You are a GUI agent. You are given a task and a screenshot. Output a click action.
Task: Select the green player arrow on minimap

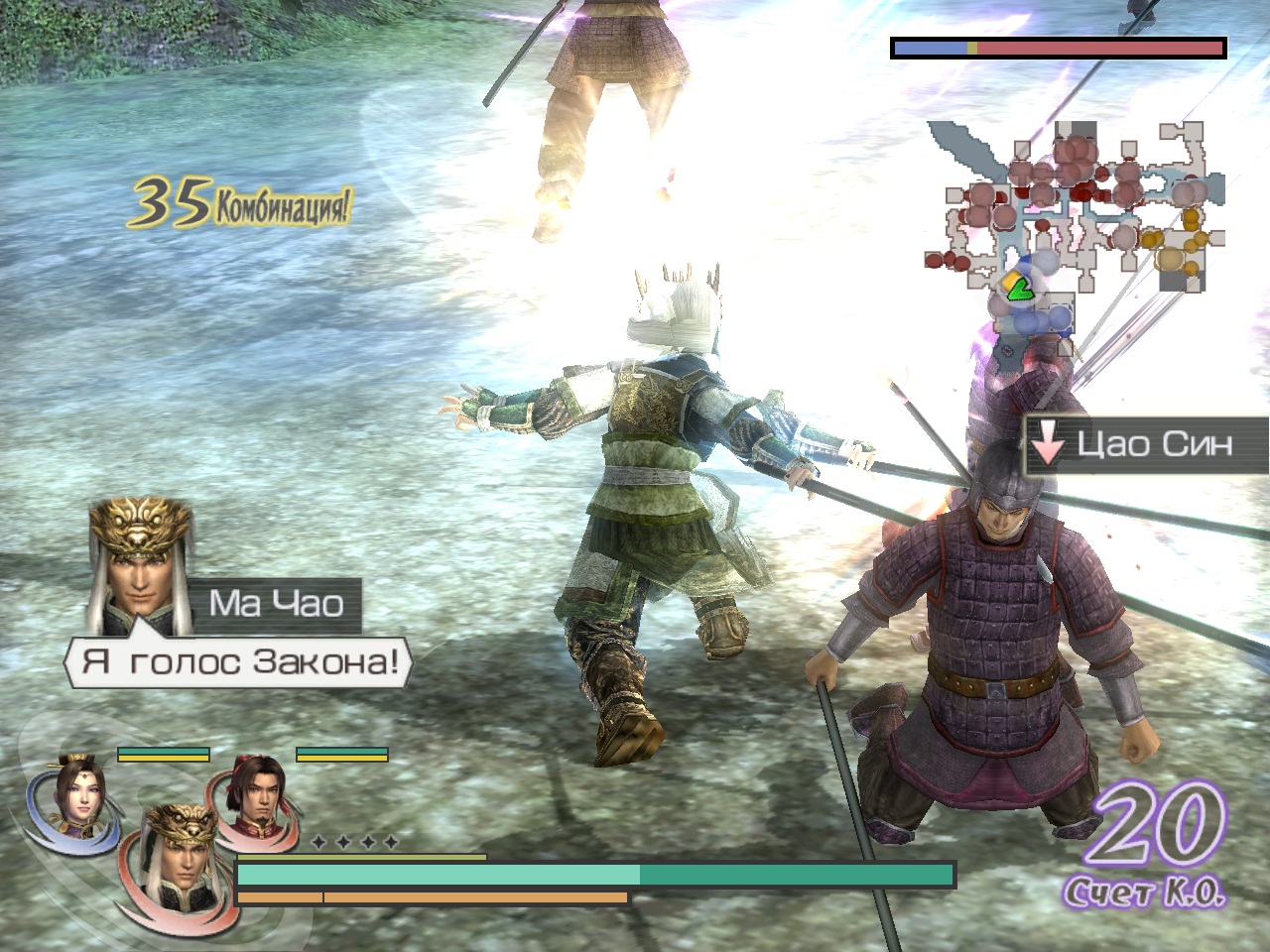pyautogui.click(x=1017, y=289)
